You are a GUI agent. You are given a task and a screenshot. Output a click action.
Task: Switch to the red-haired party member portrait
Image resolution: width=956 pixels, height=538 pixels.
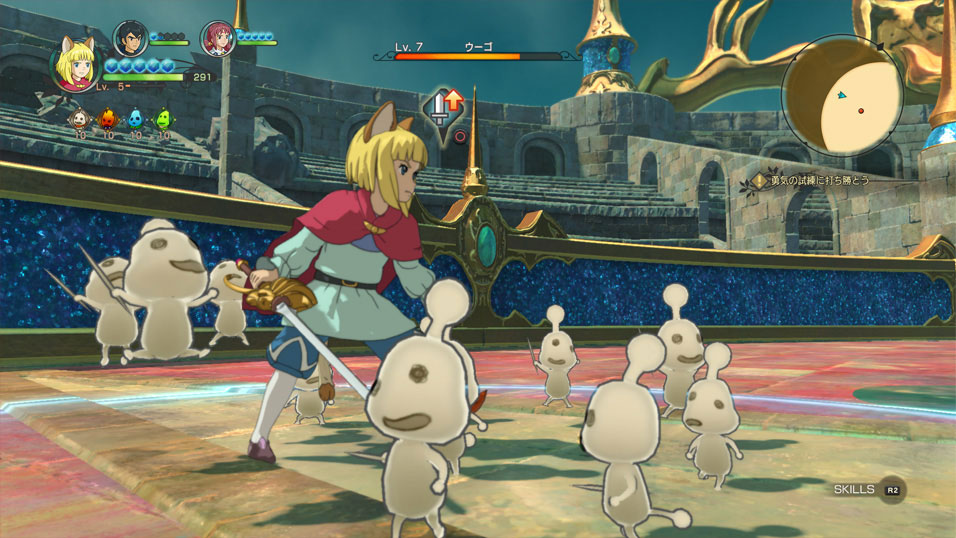[x=217, y=39]
